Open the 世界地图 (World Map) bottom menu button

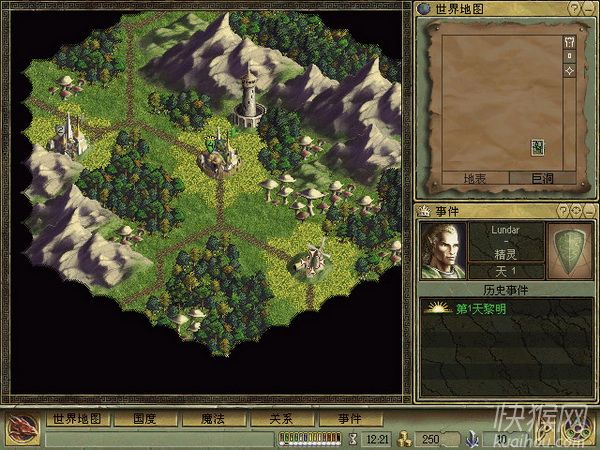pos(77,419)
